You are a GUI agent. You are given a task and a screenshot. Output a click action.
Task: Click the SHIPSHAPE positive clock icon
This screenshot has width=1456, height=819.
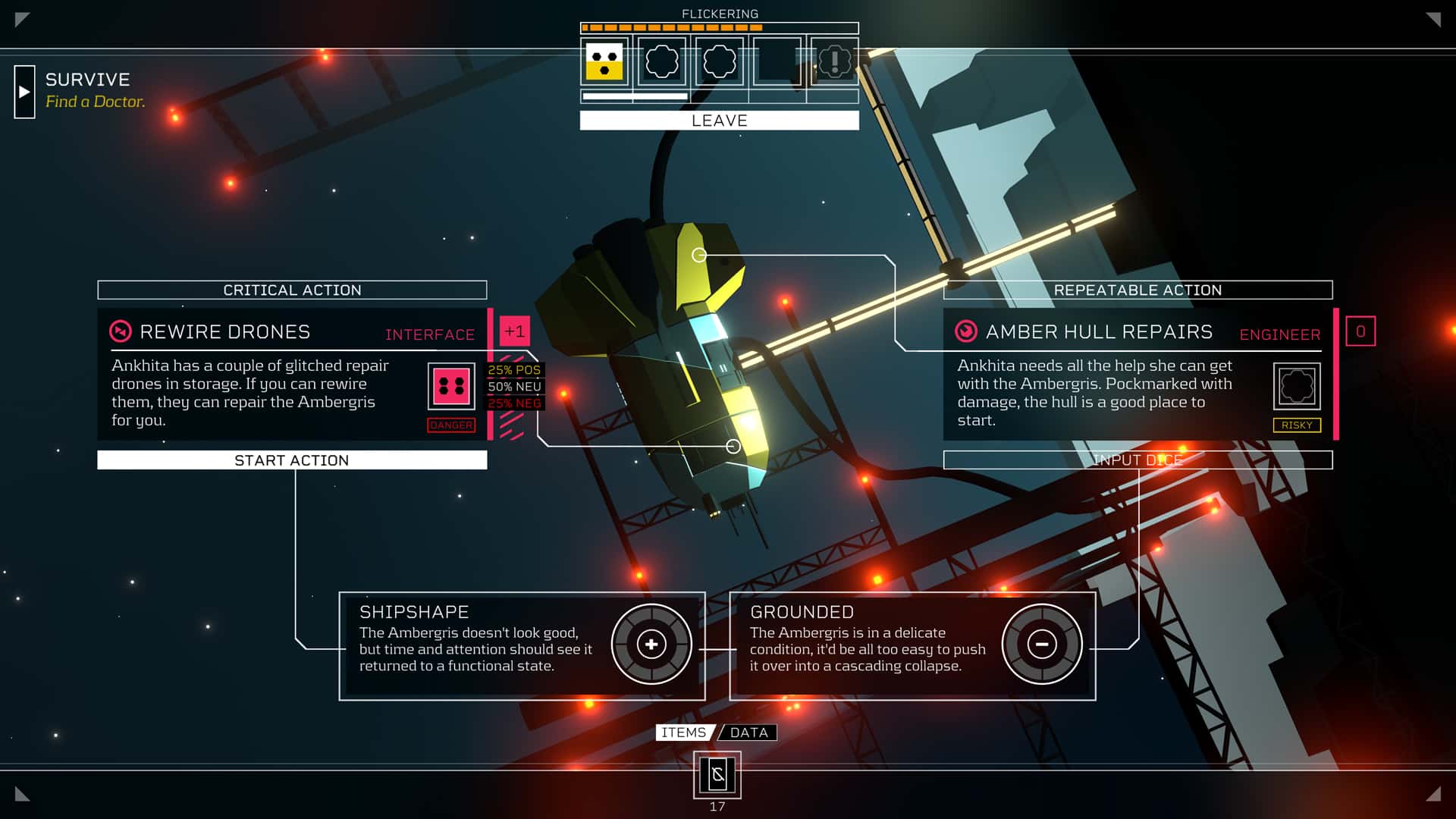click(x=651, y=643)
